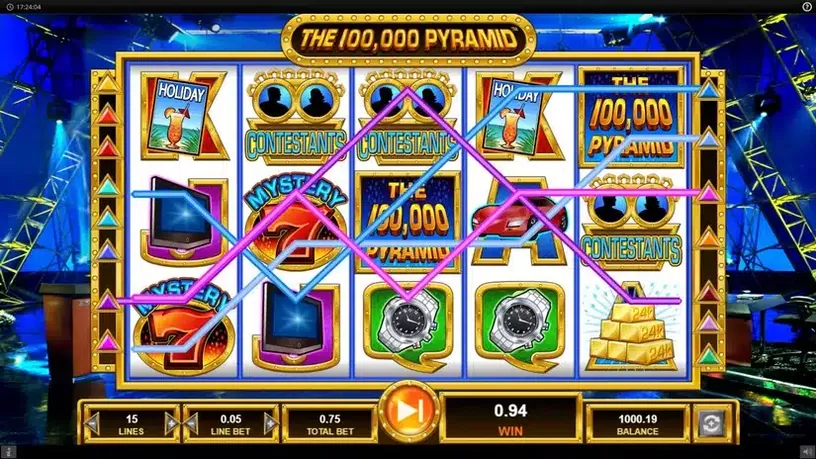Decrease the number of lines
This screenshot has width=816, height=459.
pos(92,424)
